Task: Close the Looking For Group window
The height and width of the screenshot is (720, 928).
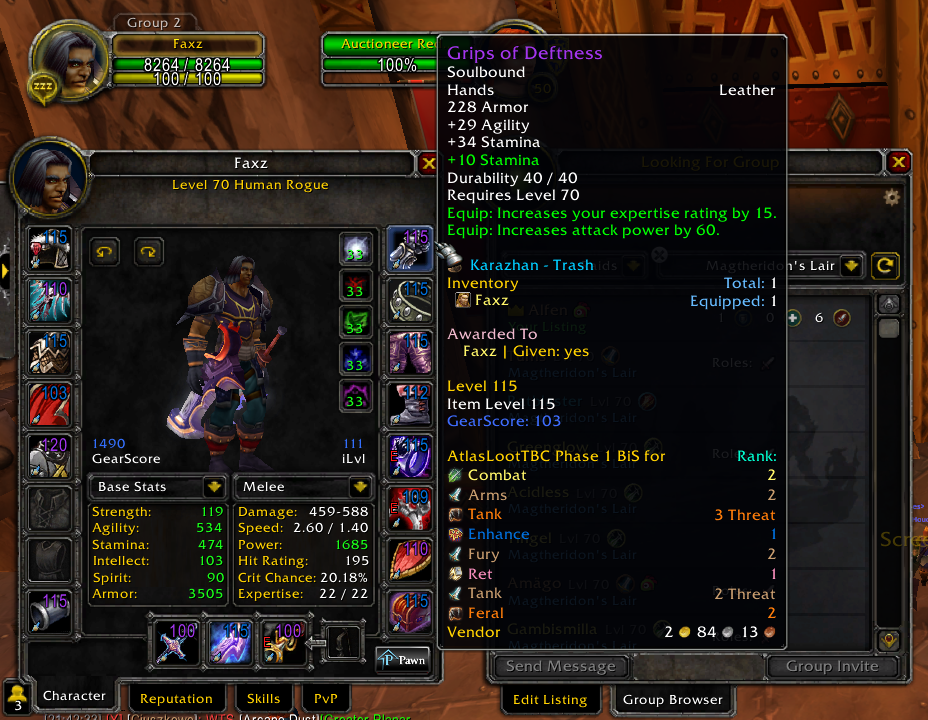Action: [x=898, y=162]
